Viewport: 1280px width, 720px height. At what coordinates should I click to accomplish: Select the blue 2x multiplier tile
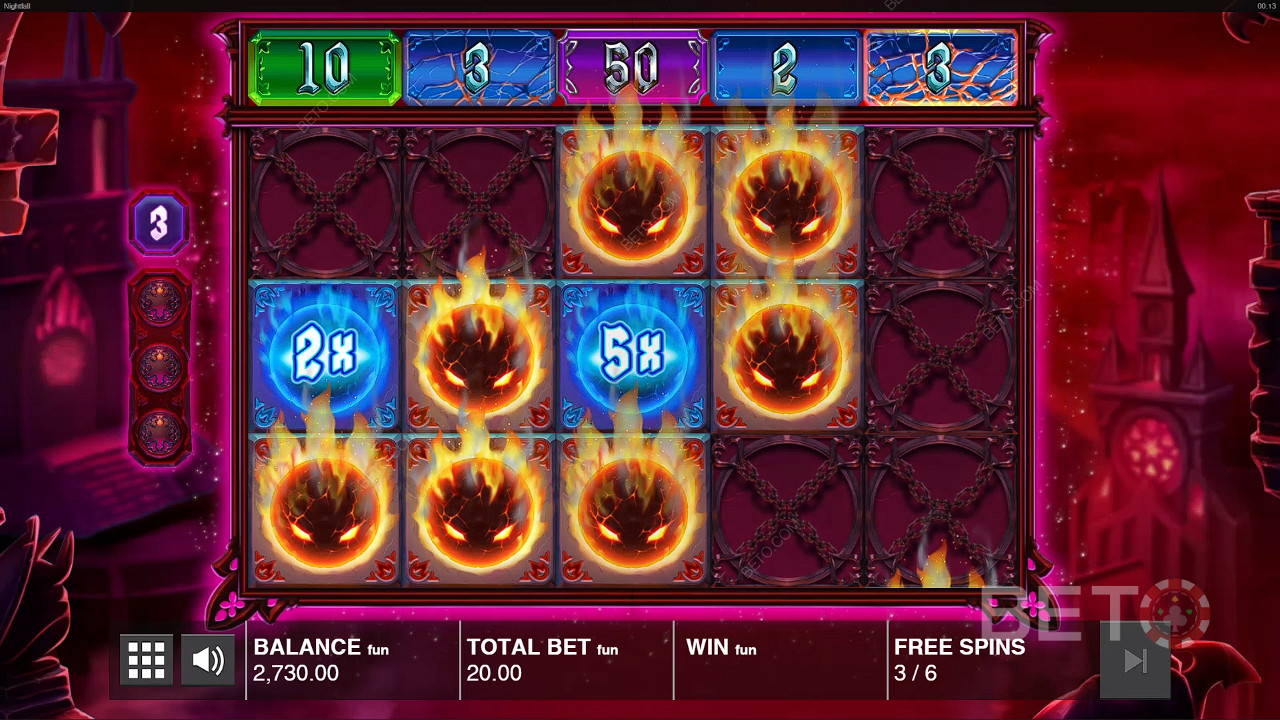325,357
